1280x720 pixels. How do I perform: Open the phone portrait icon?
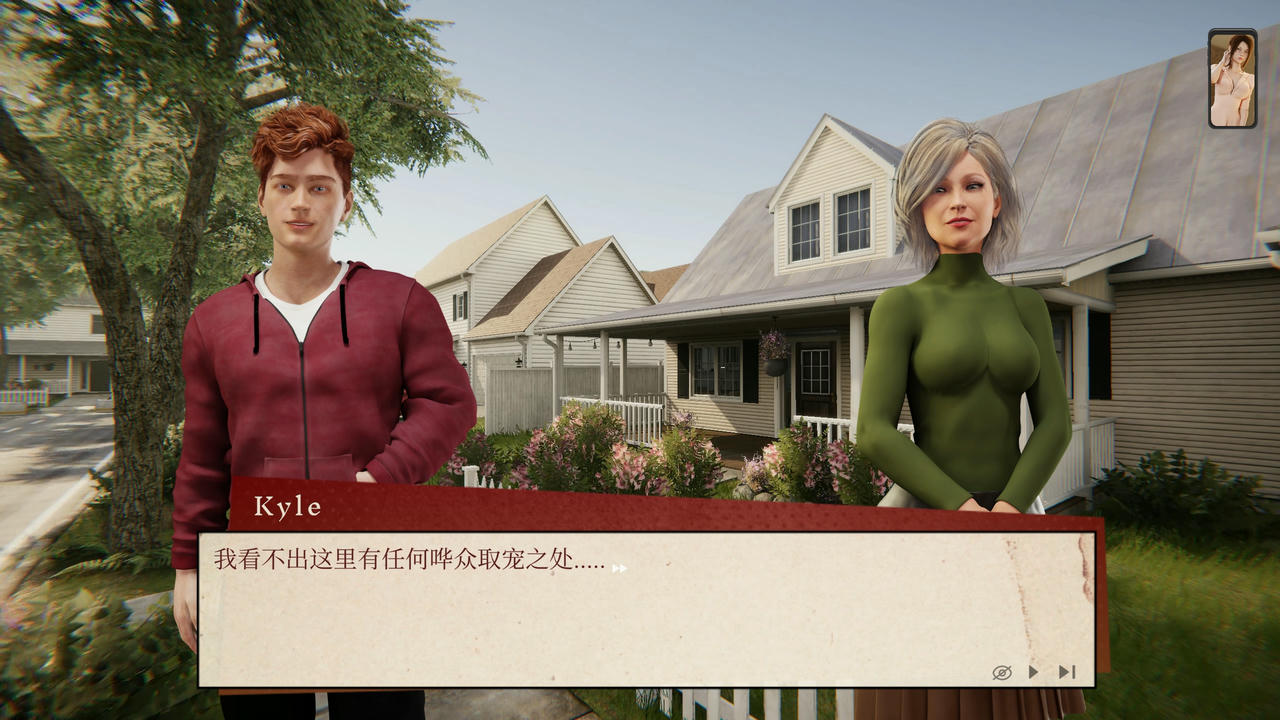(x=1232, y=79)
